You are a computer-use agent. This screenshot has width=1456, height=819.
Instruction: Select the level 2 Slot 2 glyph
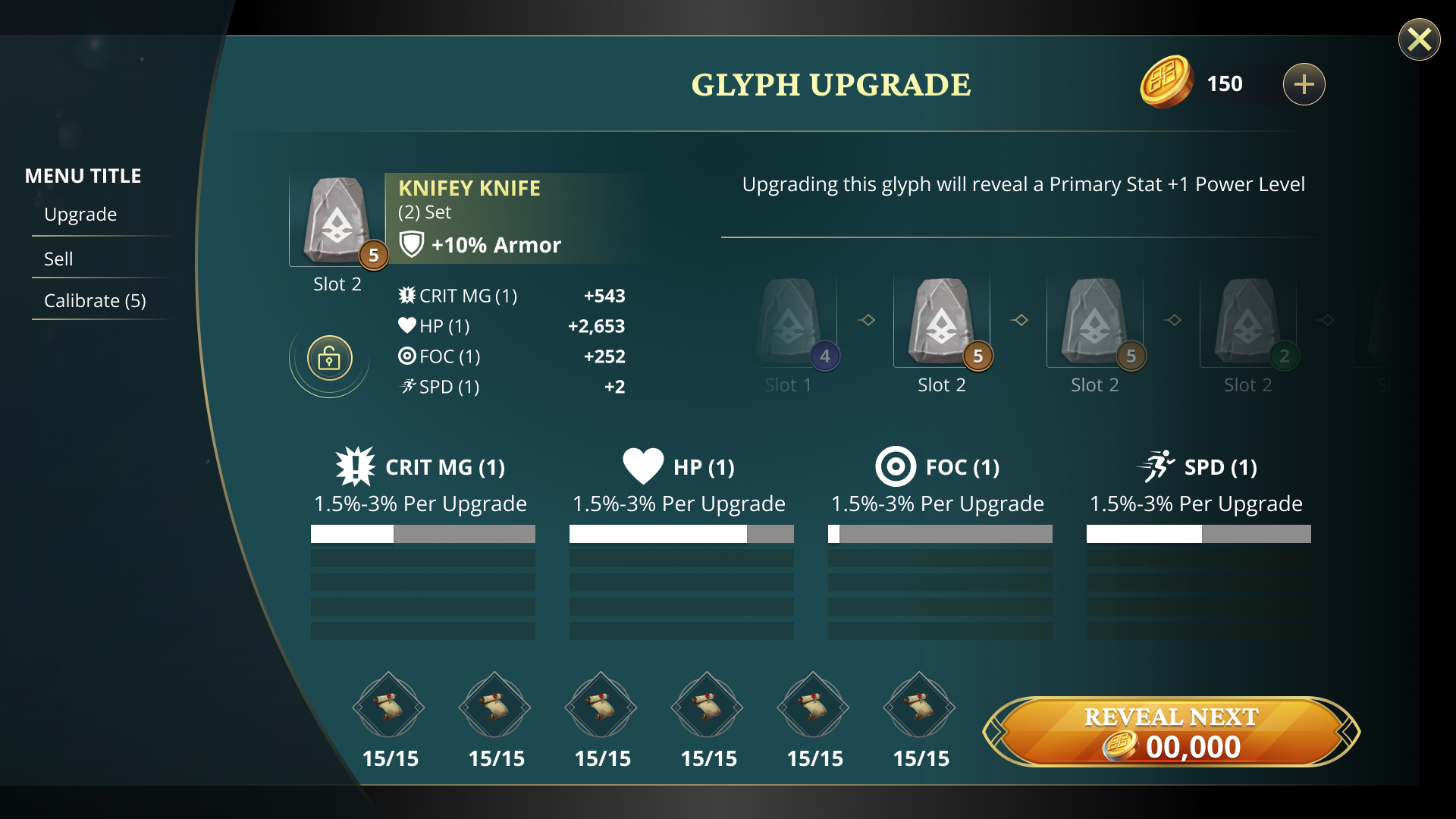pos(1247,322)
